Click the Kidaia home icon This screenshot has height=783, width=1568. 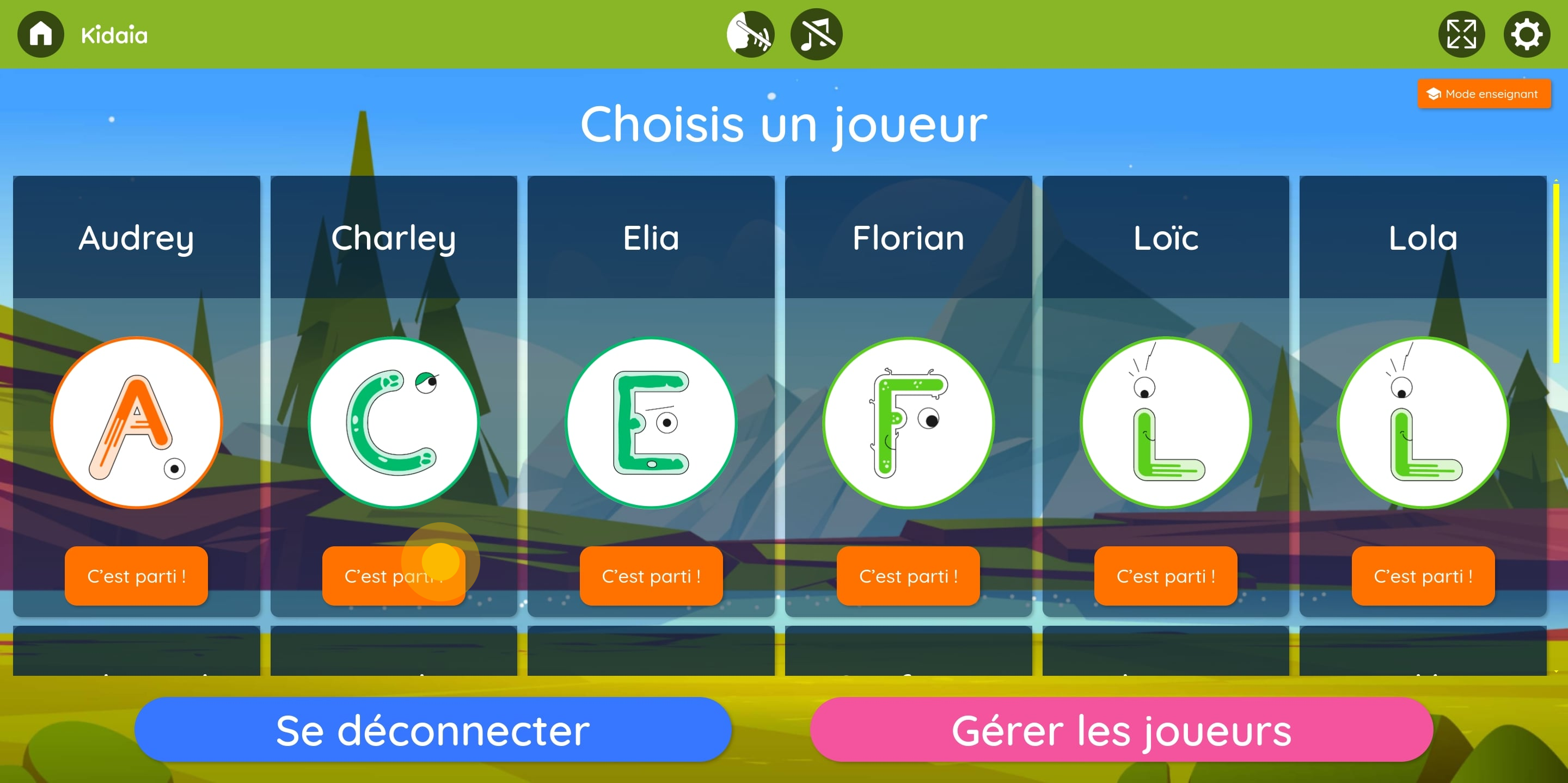coord(40,35)
